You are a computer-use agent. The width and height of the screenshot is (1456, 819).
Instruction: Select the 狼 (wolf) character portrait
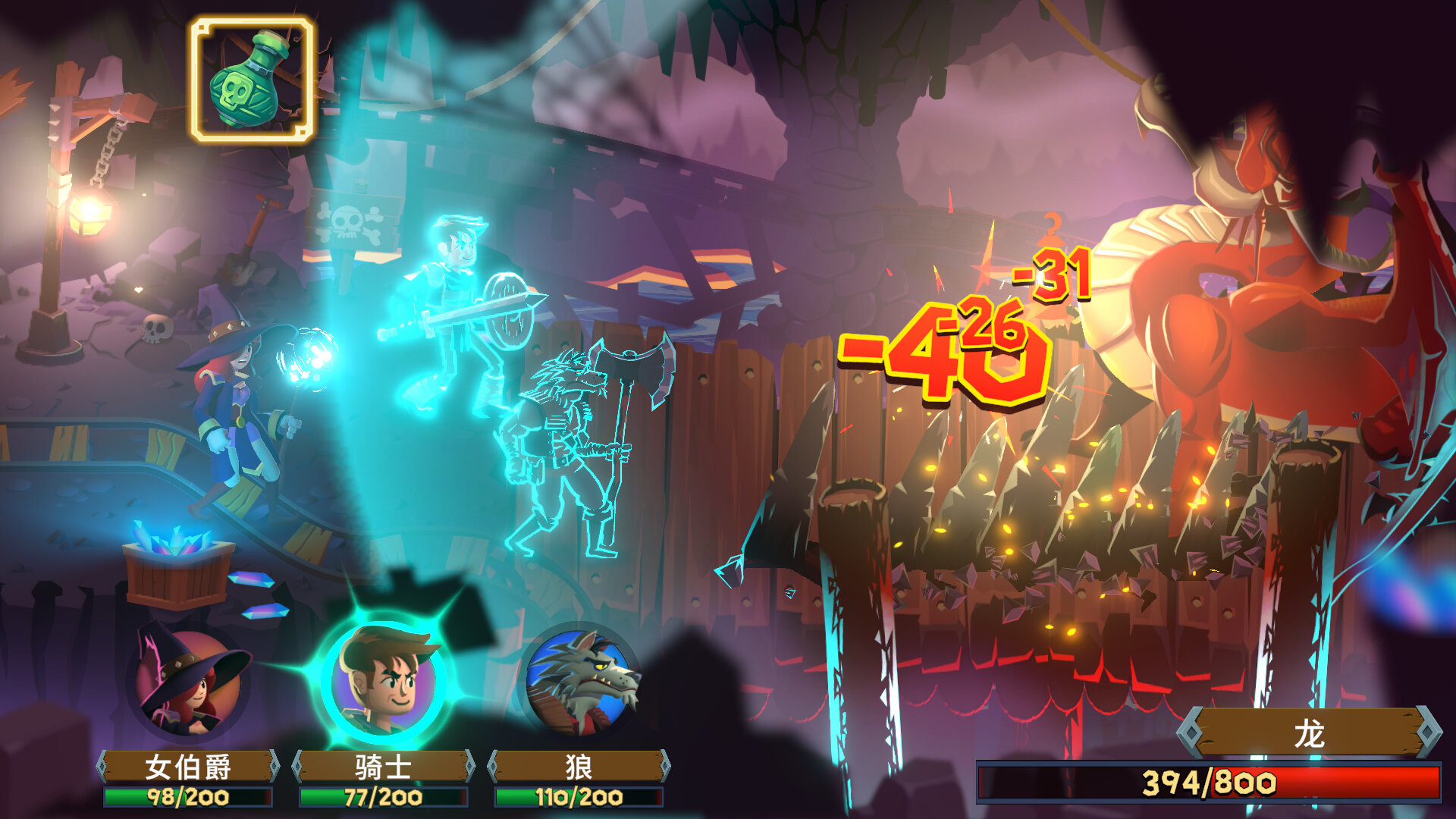pyautogui.click(x=583, y=681)
